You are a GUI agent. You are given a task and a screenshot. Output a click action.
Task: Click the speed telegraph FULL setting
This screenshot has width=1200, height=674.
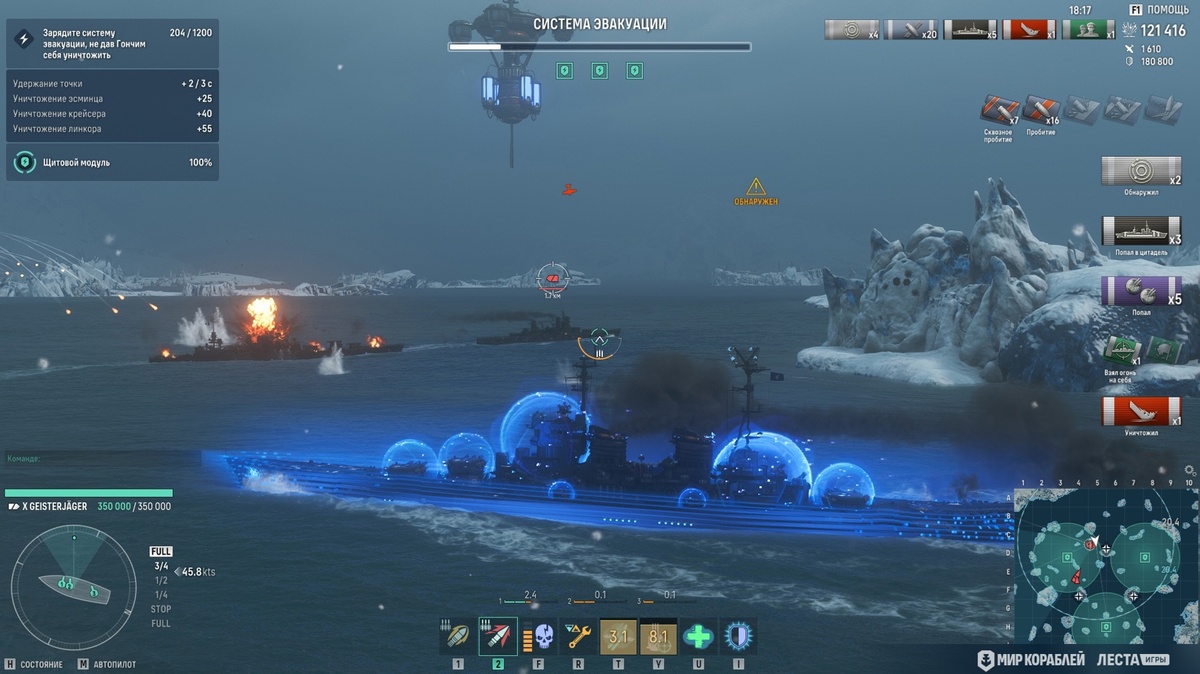click(161, 551)
